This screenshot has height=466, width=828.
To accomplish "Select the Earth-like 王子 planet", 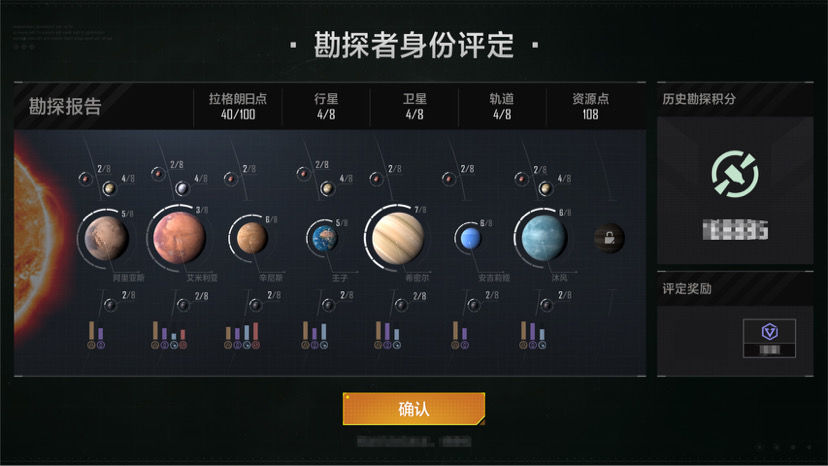I will (322, 237).
